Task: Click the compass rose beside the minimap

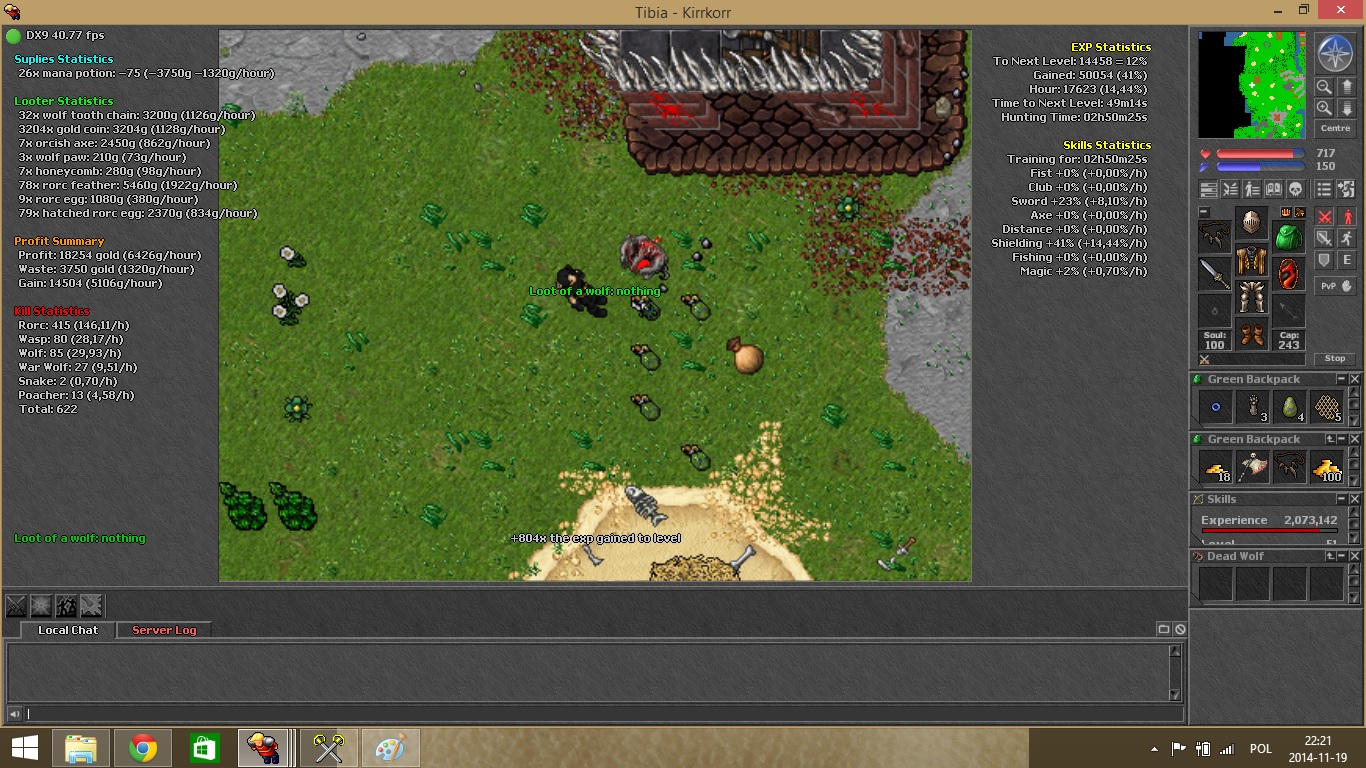Action: click(1335, 53)
